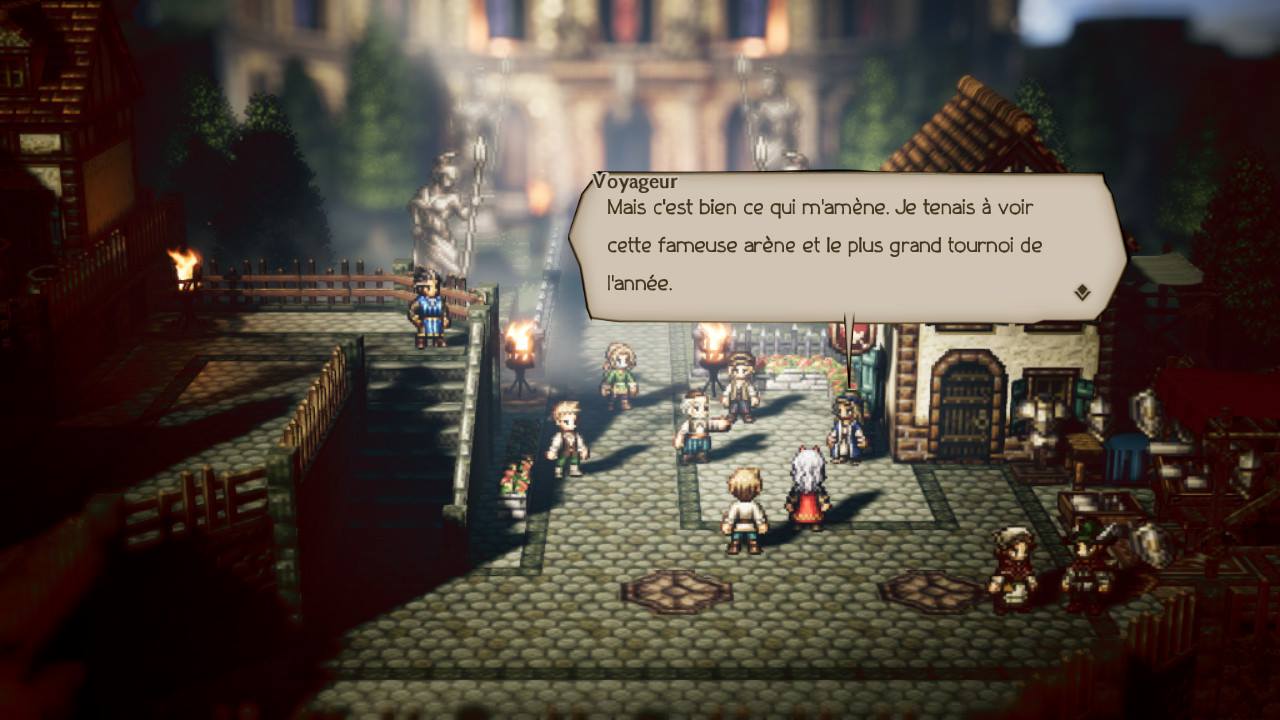Click the Voyageur dialogue speech bubble

click(x=846, y=247)
